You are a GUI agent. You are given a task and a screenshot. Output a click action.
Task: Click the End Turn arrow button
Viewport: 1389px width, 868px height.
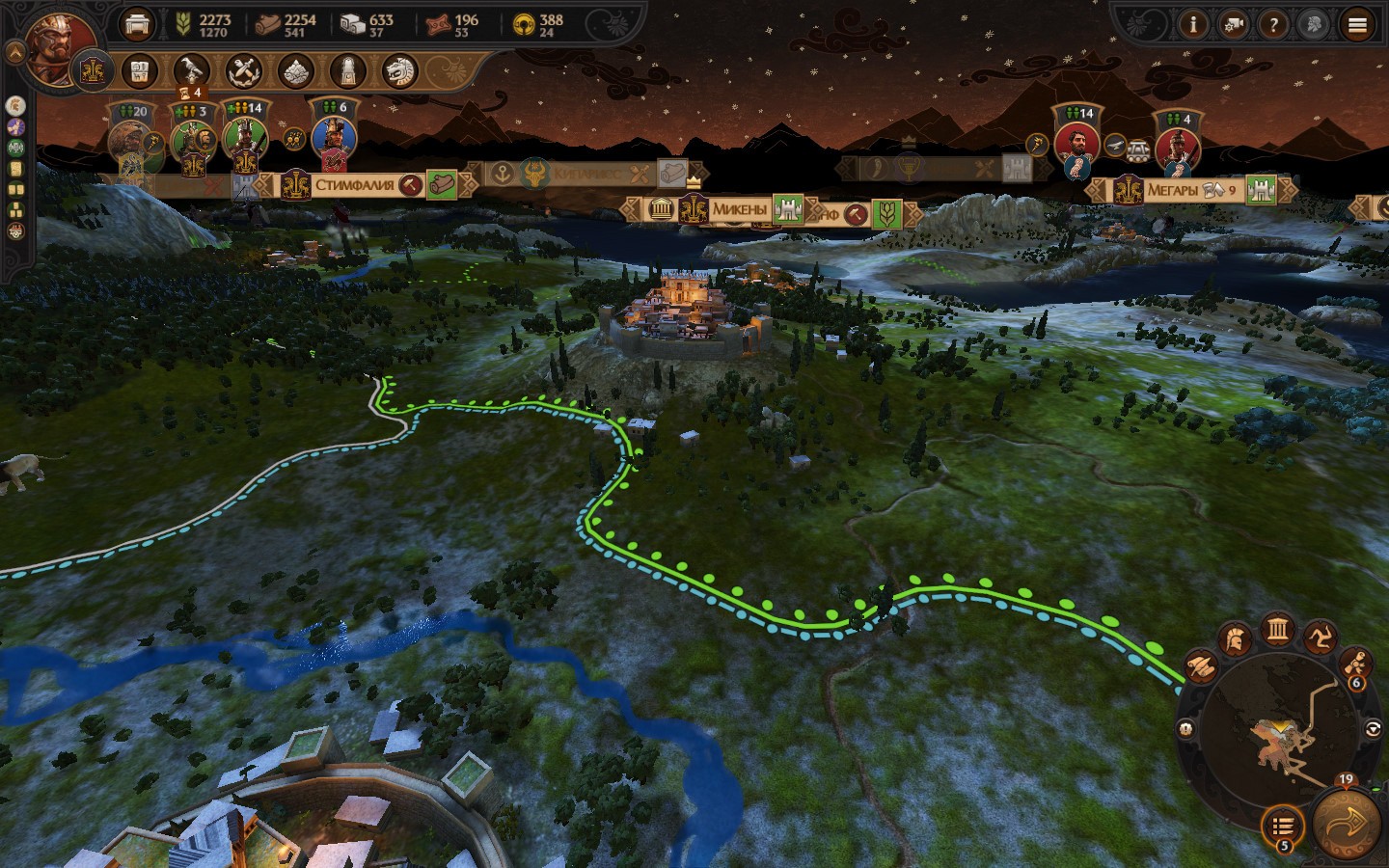click(1348, 825)
